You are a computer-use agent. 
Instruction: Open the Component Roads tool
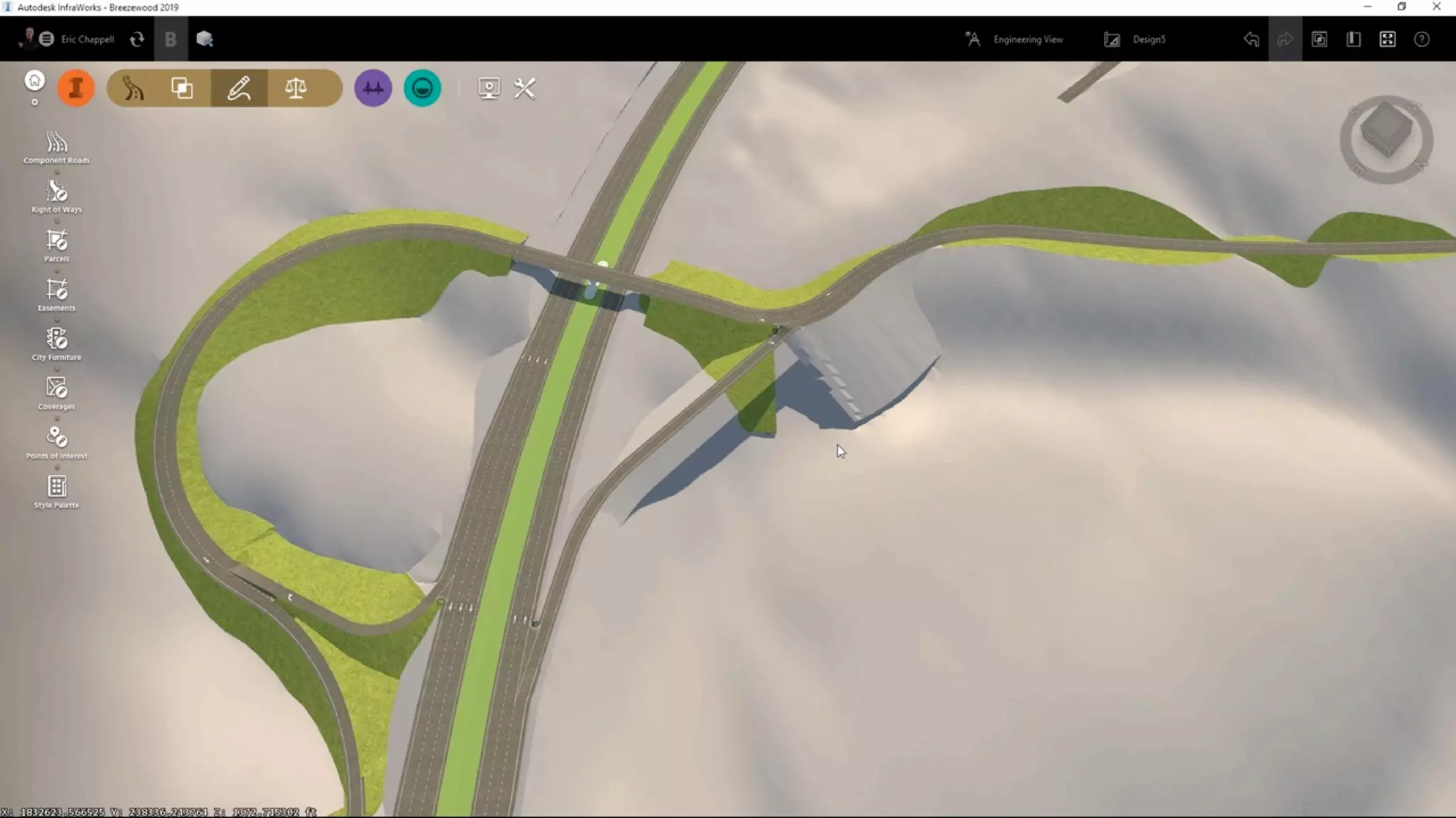pos(56,147)
